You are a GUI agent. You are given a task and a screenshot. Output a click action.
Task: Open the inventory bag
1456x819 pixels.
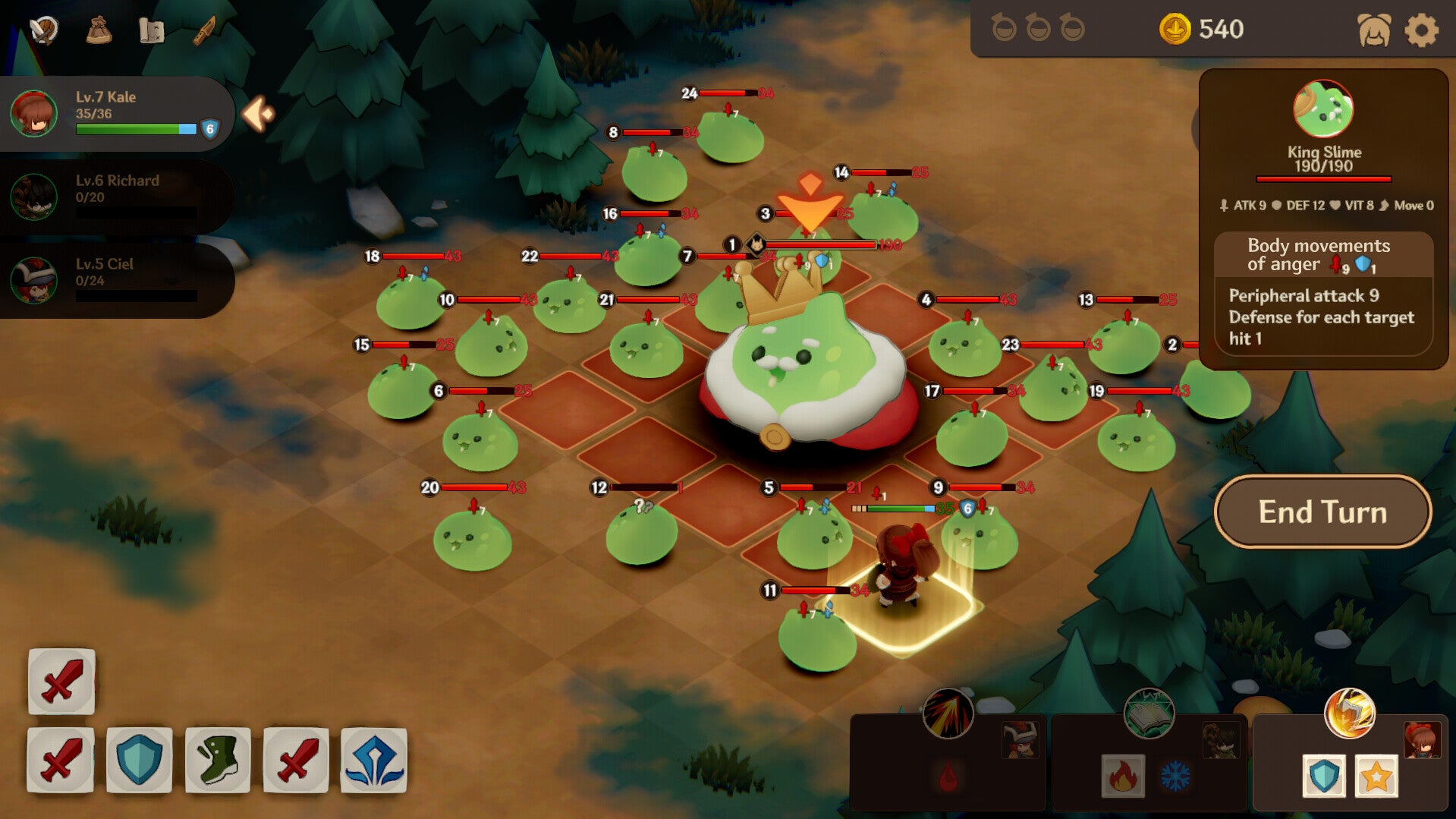pos(99,30)
